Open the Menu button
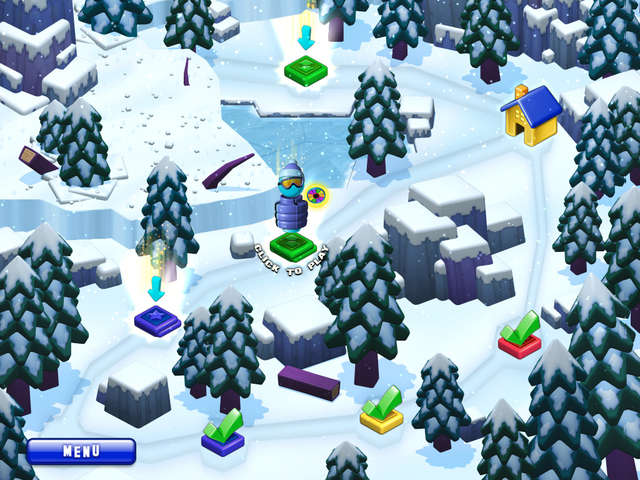The width and height of the screenshot is (640, 480). tap(81, 451)
